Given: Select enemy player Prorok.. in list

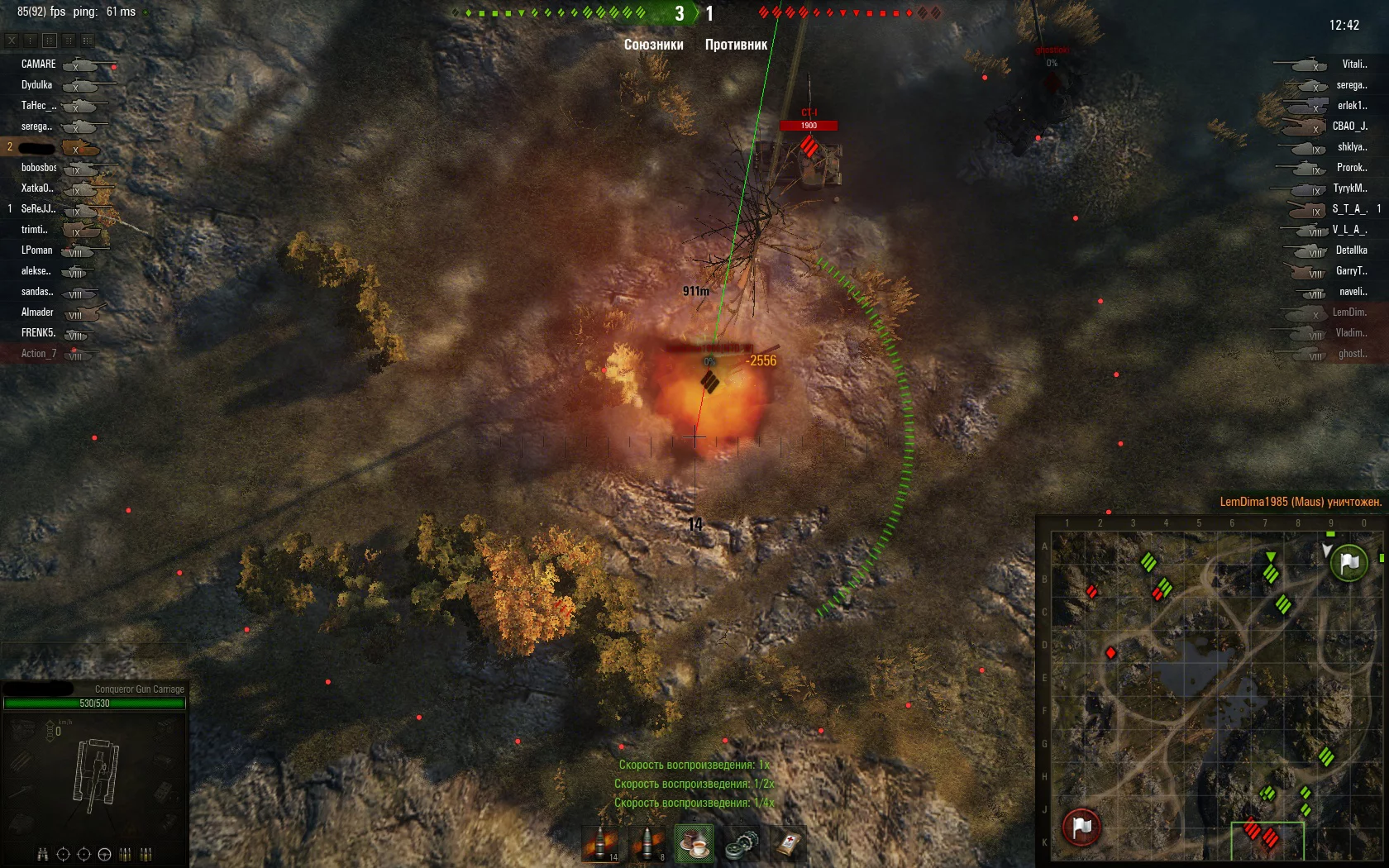Looking at the screenshot, I should coord(1352,168).
